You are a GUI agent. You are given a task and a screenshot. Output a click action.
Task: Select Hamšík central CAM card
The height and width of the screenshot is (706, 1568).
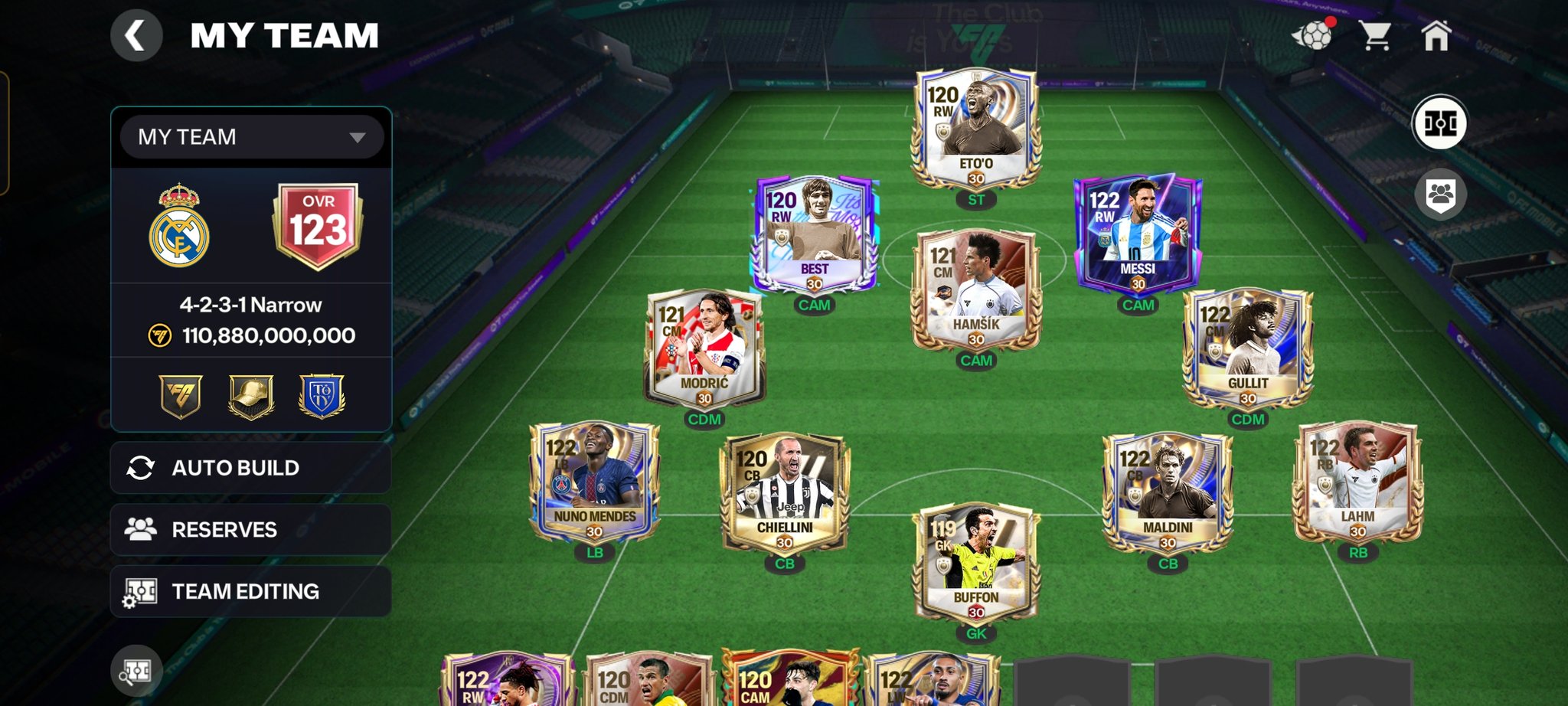975,290
